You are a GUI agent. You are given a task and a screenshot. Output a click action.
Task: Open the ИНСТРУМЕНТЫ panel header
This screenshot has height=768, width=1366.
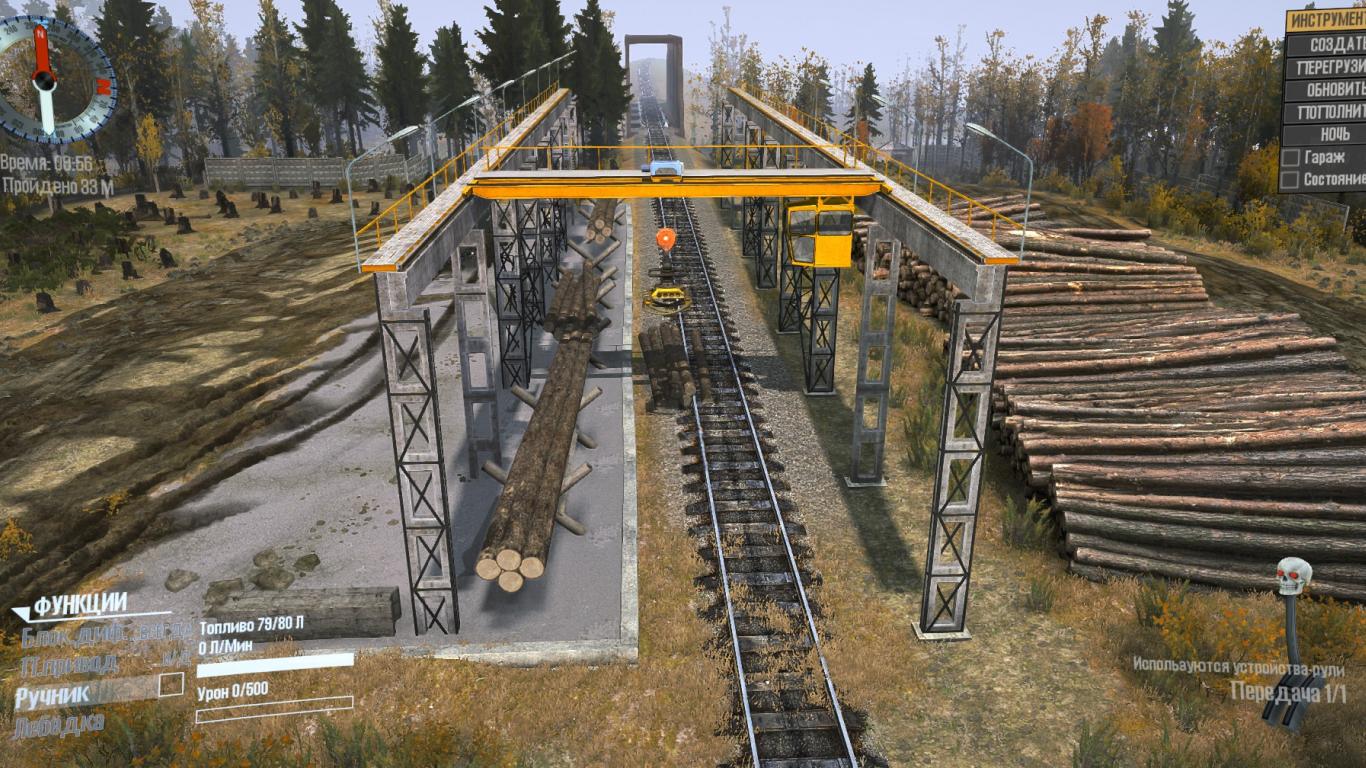(1327, 21)
